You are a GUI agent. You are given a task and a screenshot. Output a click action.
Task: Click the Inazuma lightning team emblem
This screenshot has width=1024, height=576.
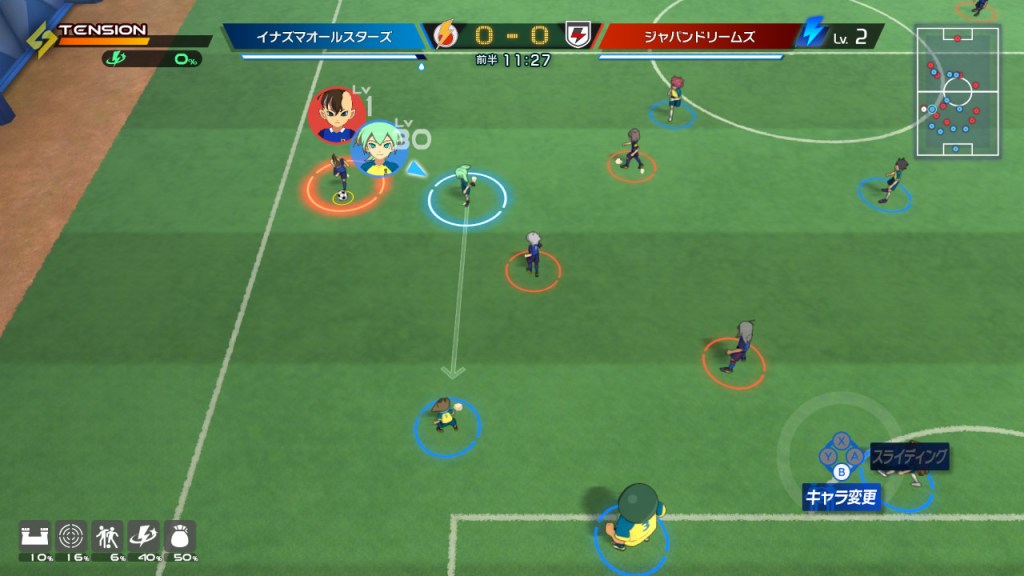(x=445, y=37)
